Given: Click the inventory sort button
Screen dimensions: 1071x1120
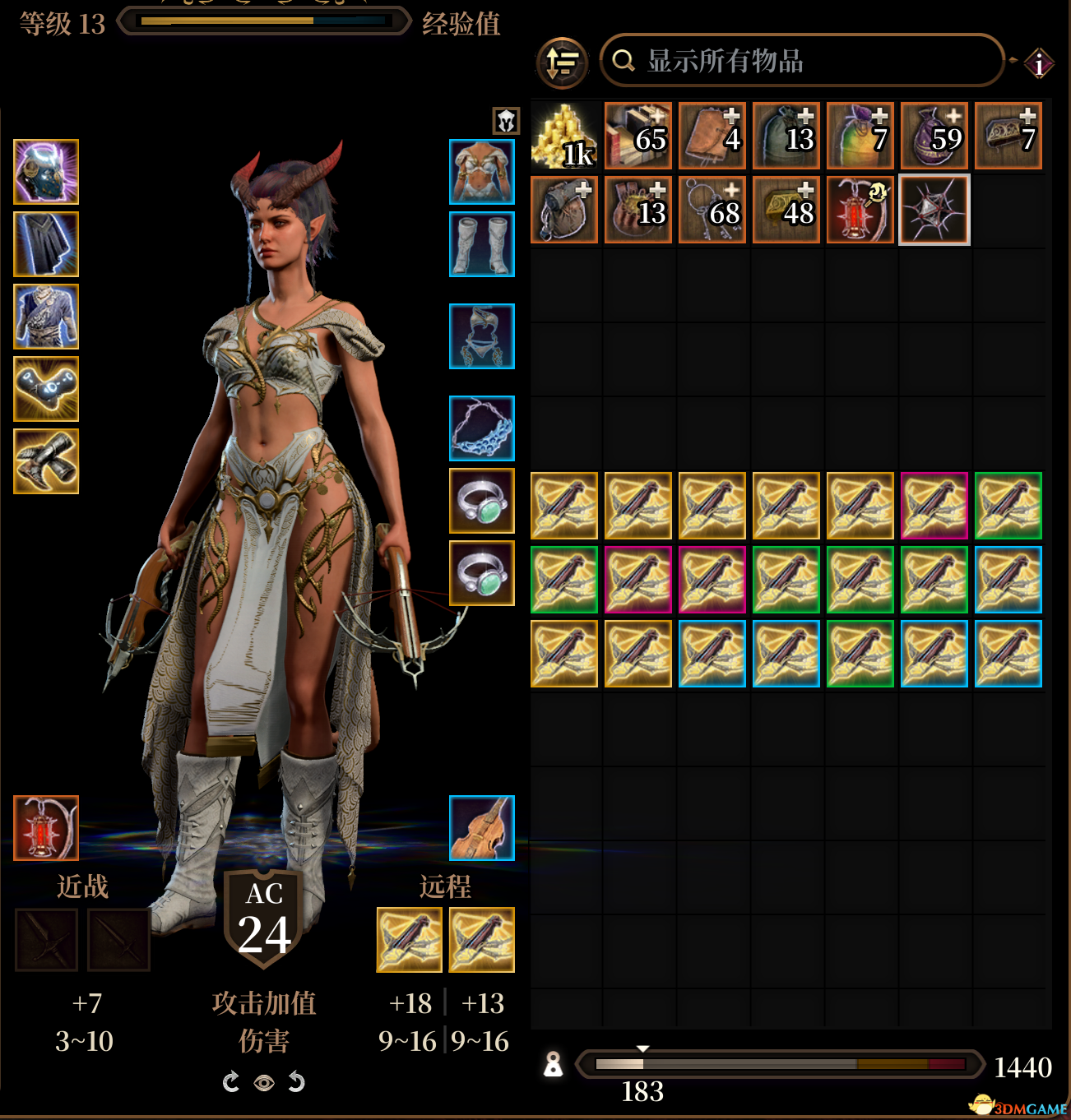Looking at the screenshot, I should point(563,62).
